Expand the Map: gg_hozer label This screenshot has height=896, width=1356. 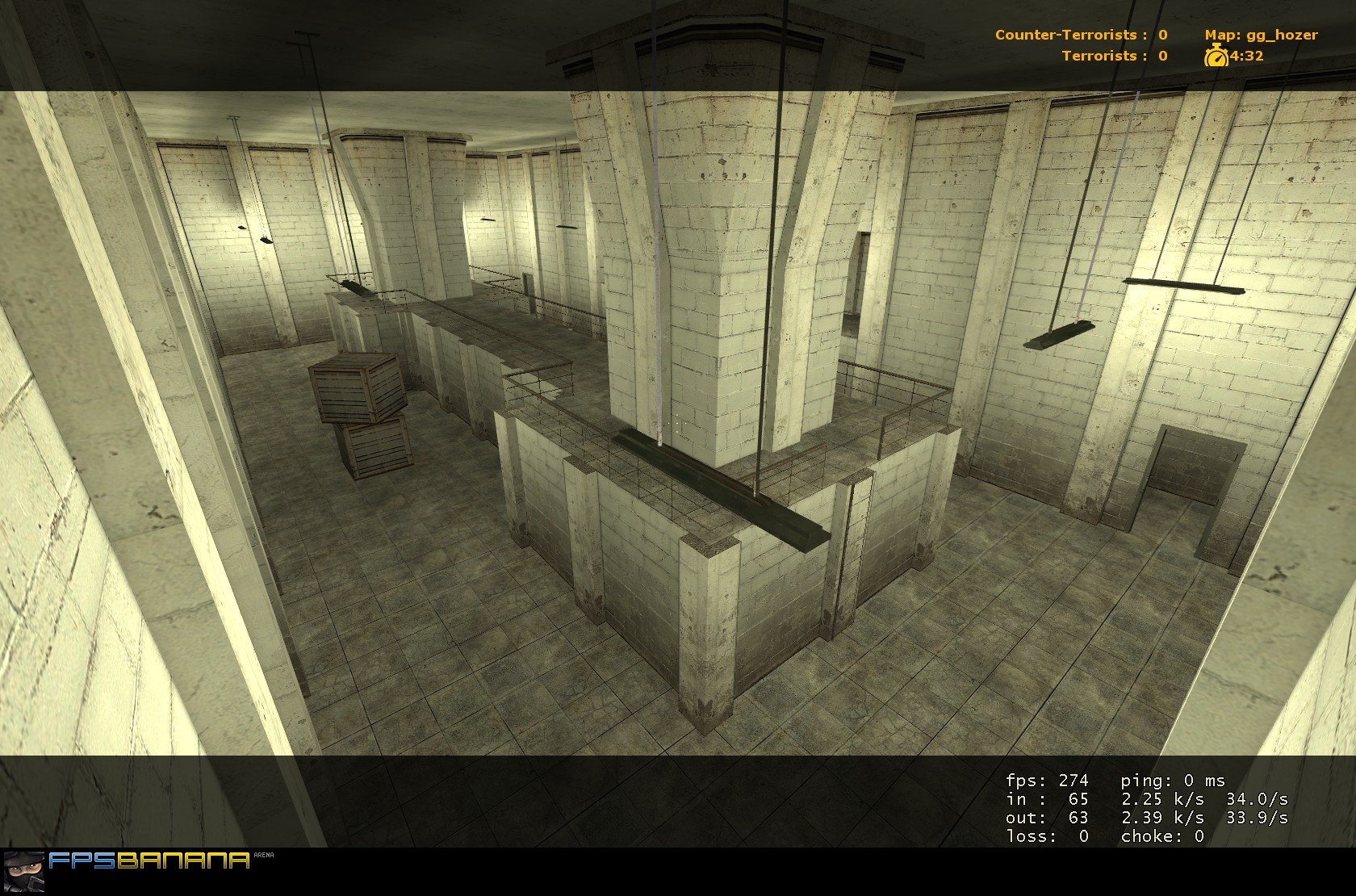(x=1261, y=35)
